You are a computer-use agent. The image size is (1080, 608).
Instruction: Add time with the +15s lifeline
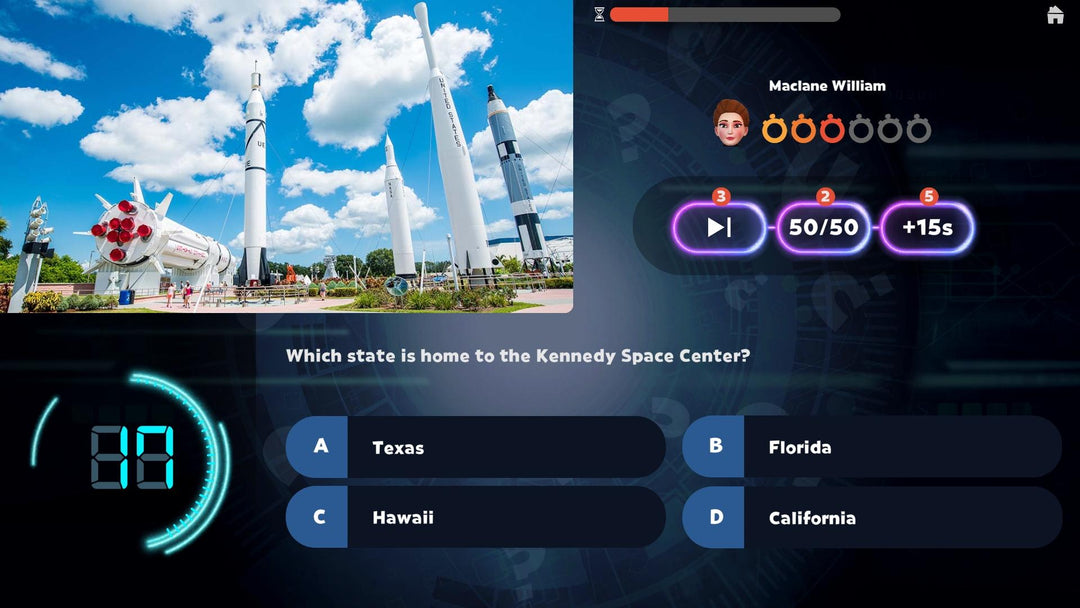[x=927, y=227]
